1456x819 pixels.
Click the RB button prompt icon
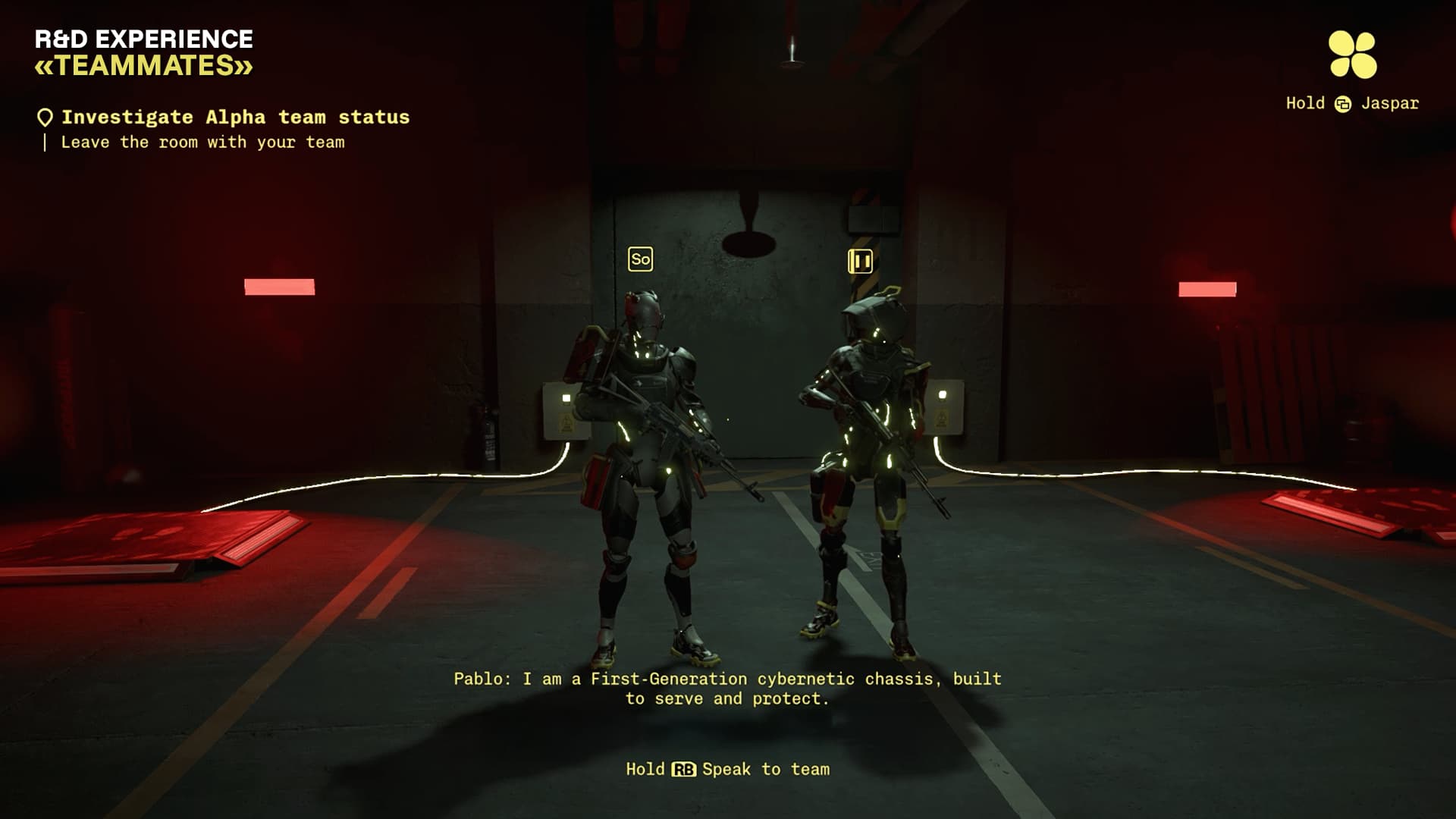(x=683, y=769)
